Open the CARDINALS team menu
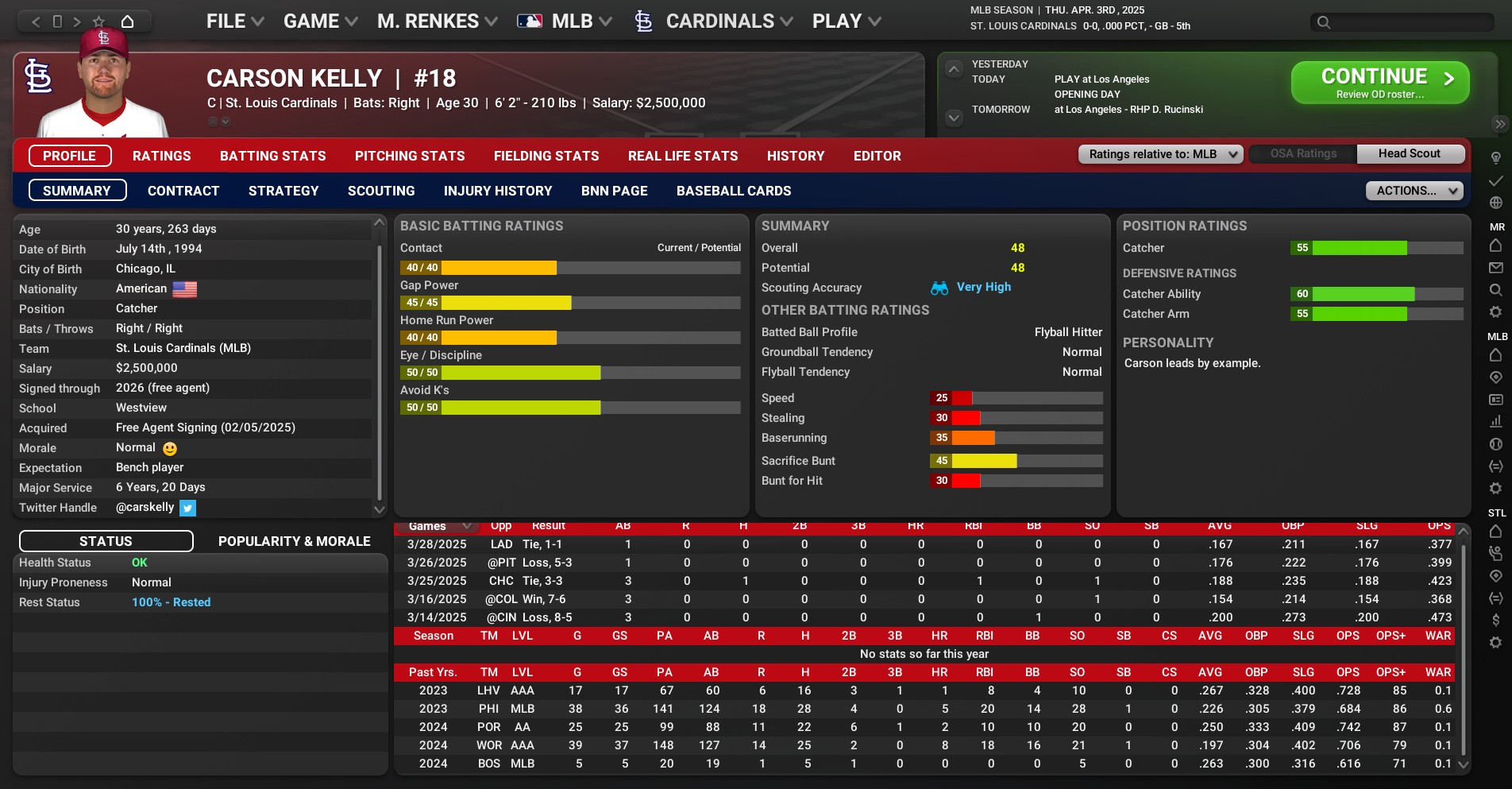Viewport: 1512px width, 789px height. [x=719, y=21]
